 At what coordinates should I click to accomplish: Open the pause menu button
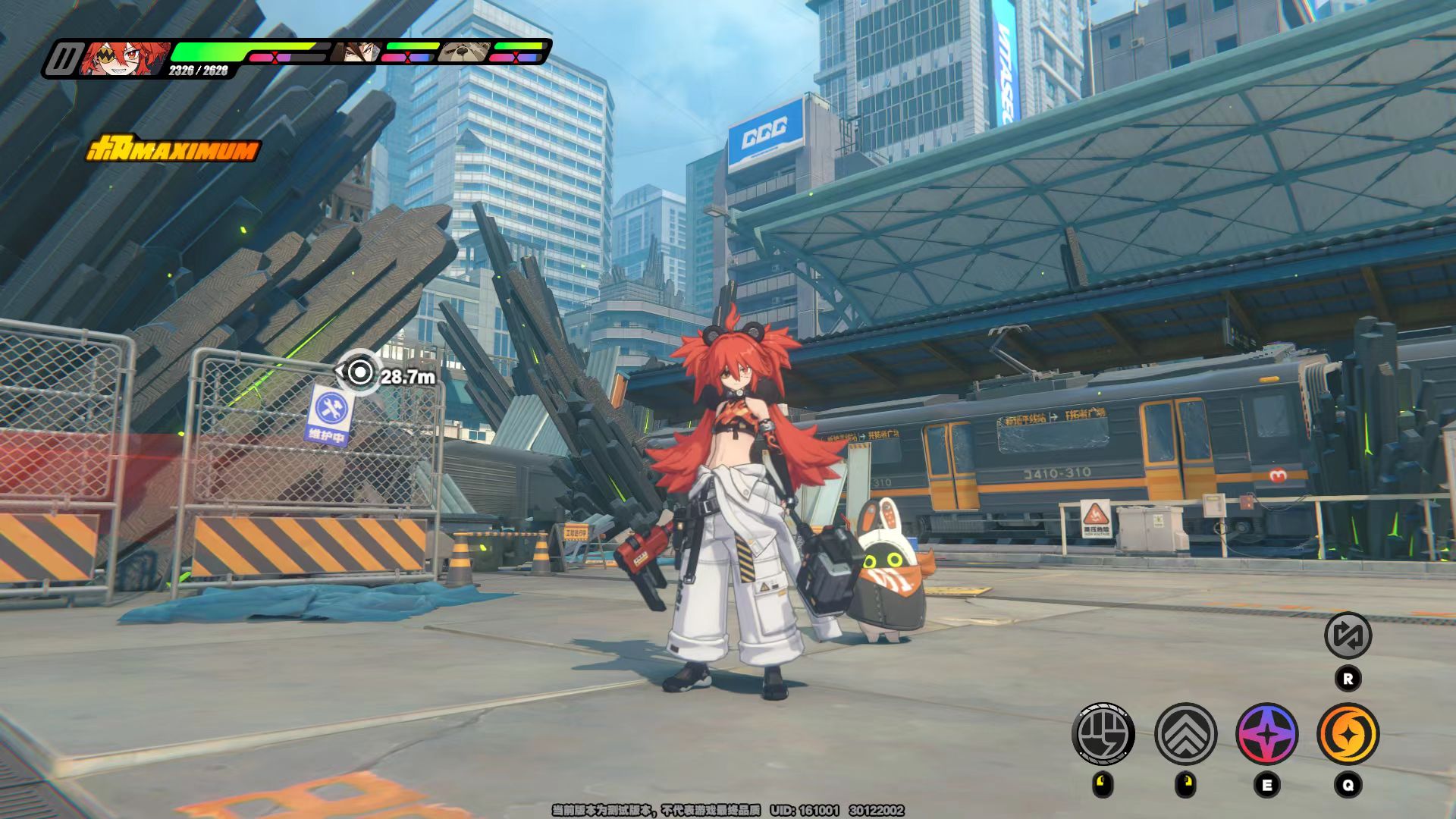[x=62, y=59]
